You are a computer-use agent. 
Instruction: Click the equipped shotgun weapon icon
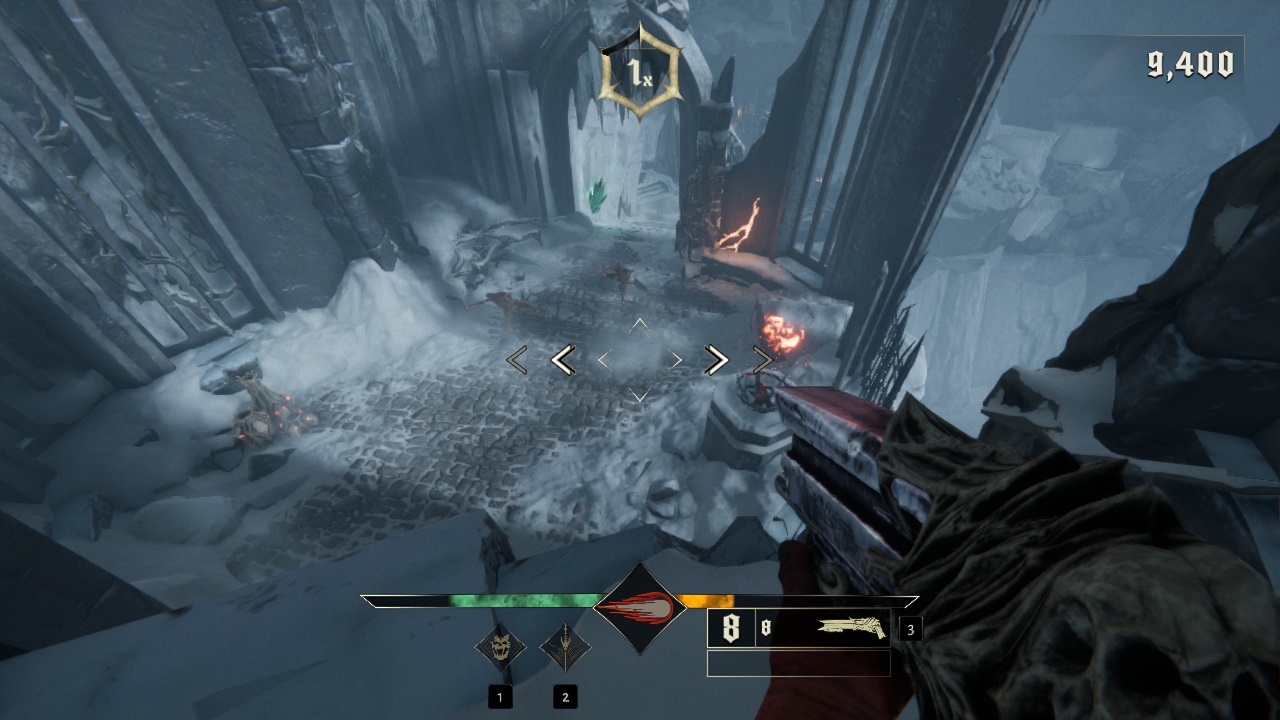coord(850,628)
